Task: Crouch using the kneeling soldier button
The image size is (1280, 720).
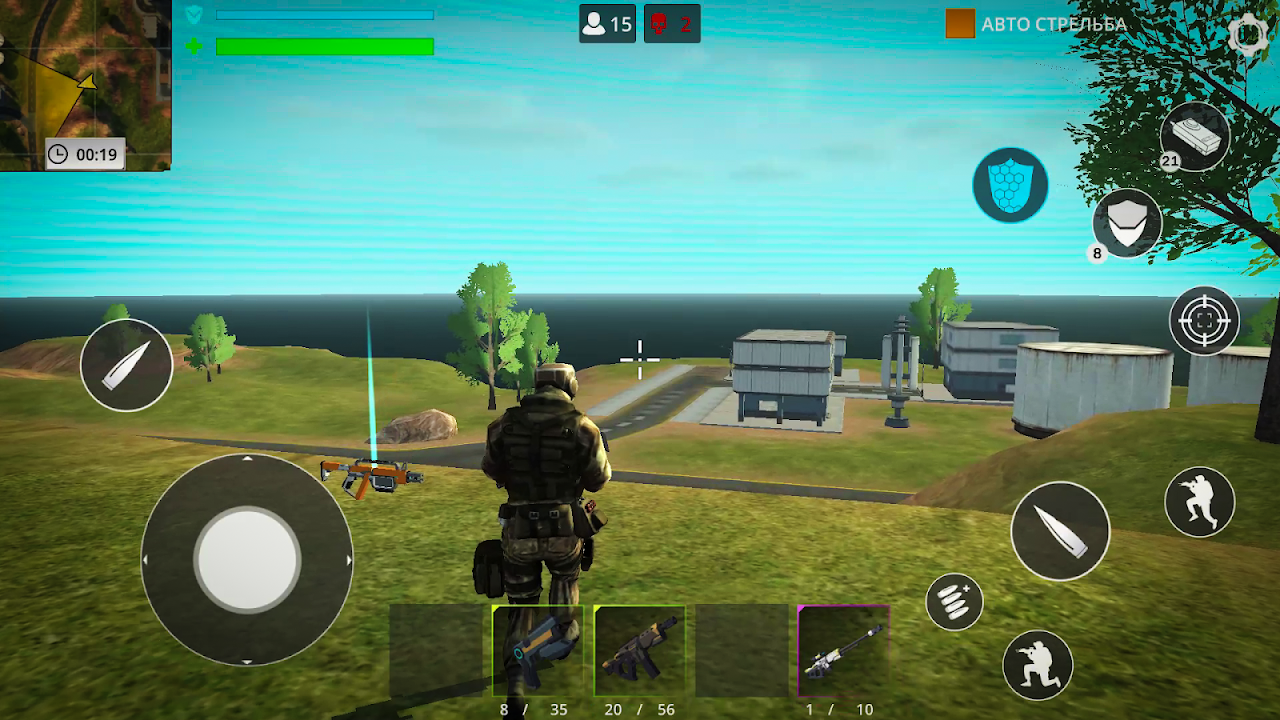Action: 1037,665
